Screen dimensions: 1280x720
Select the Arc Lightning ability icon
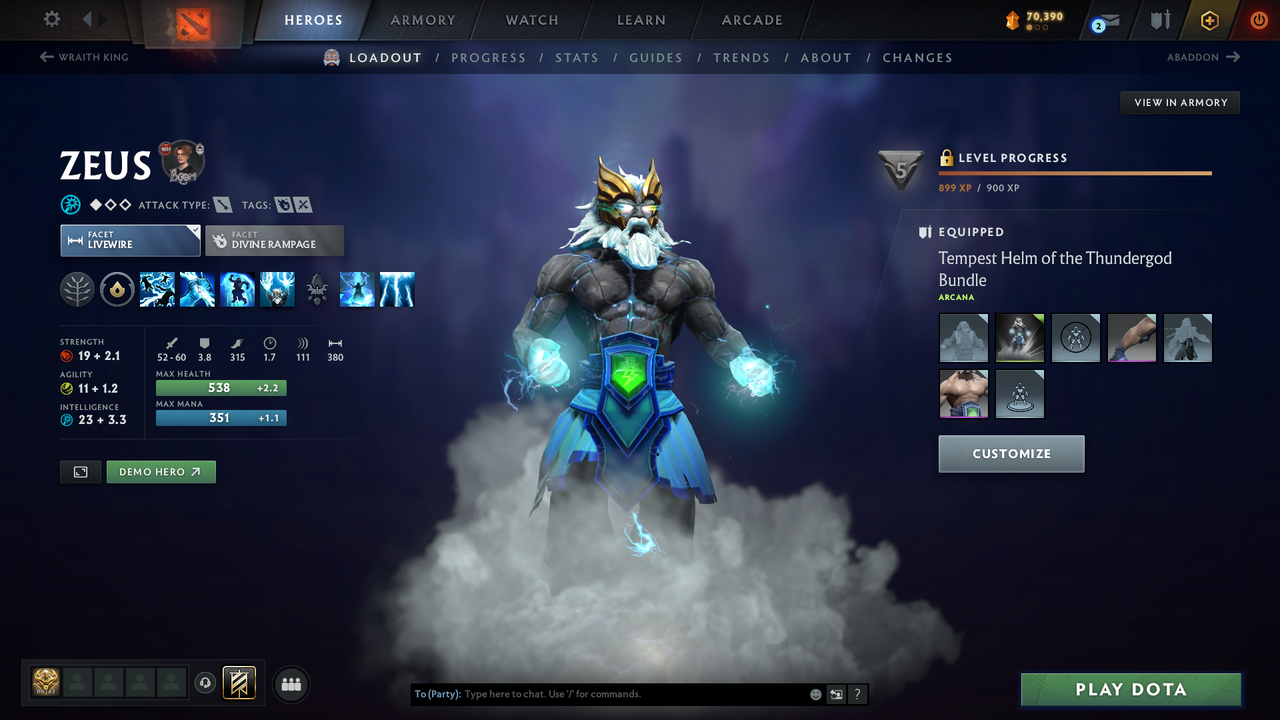click(x=158, y=289)
